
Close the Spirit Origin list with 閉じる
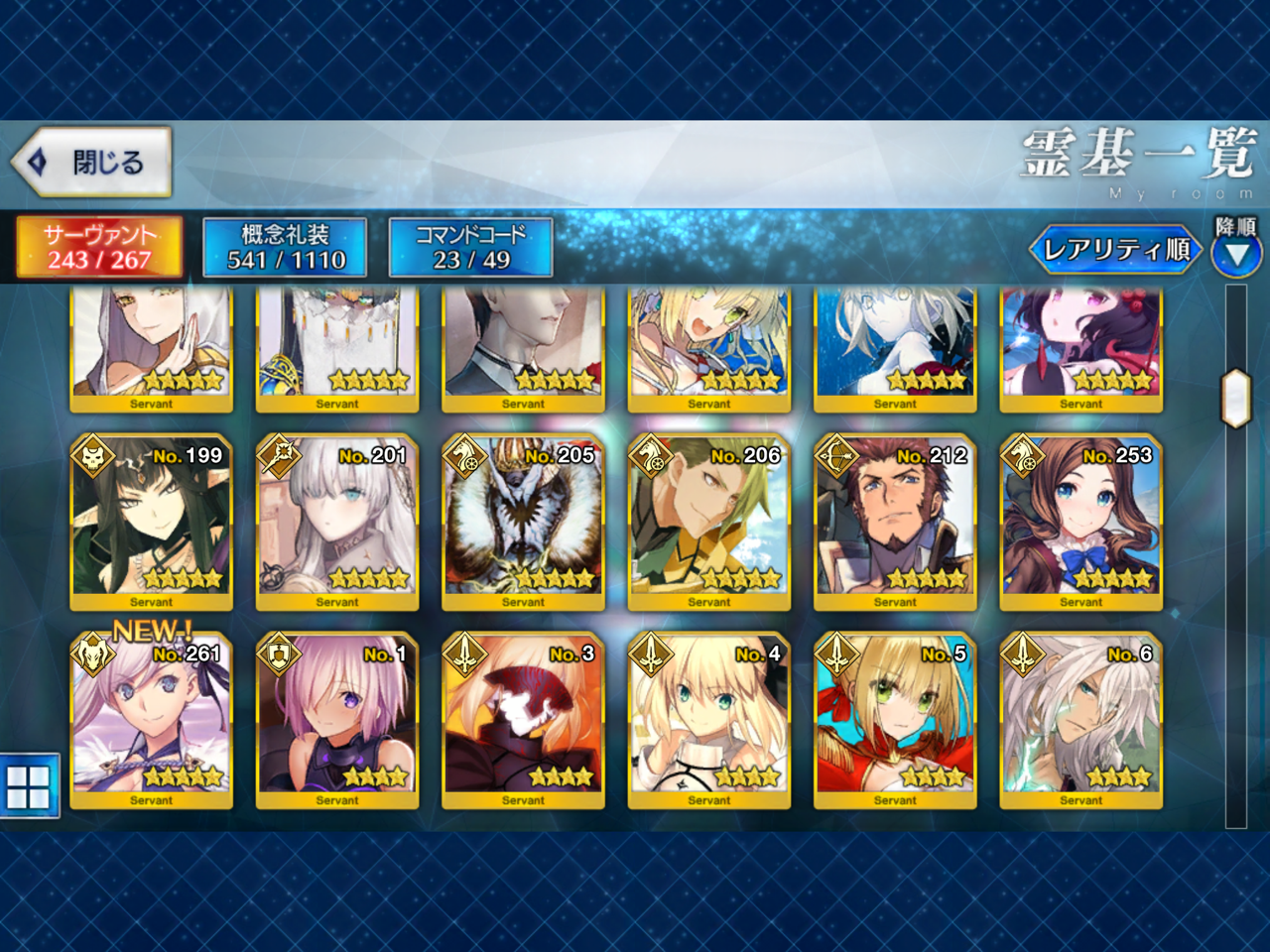point(91,161)
